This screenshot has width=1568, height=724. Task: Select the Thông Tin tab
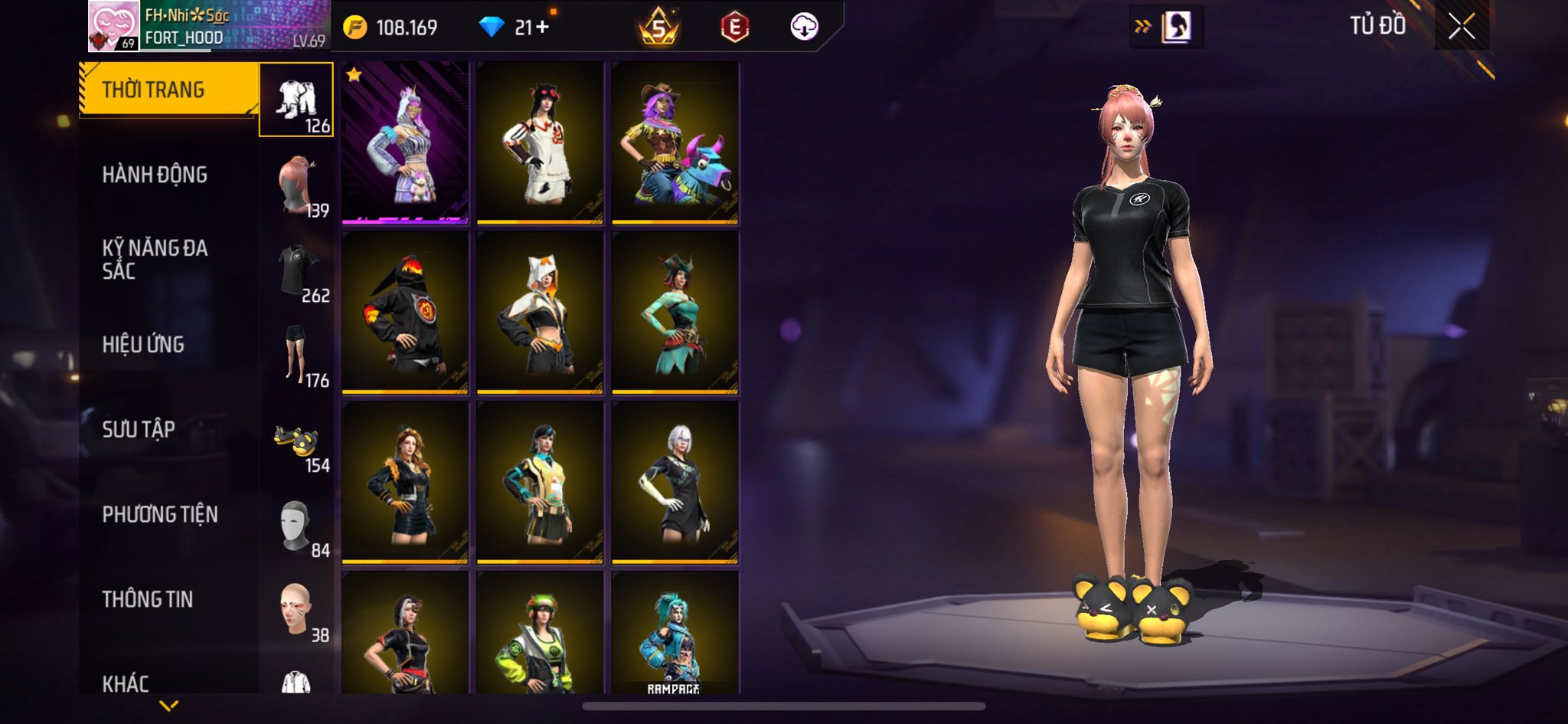[x=148, y=599]
